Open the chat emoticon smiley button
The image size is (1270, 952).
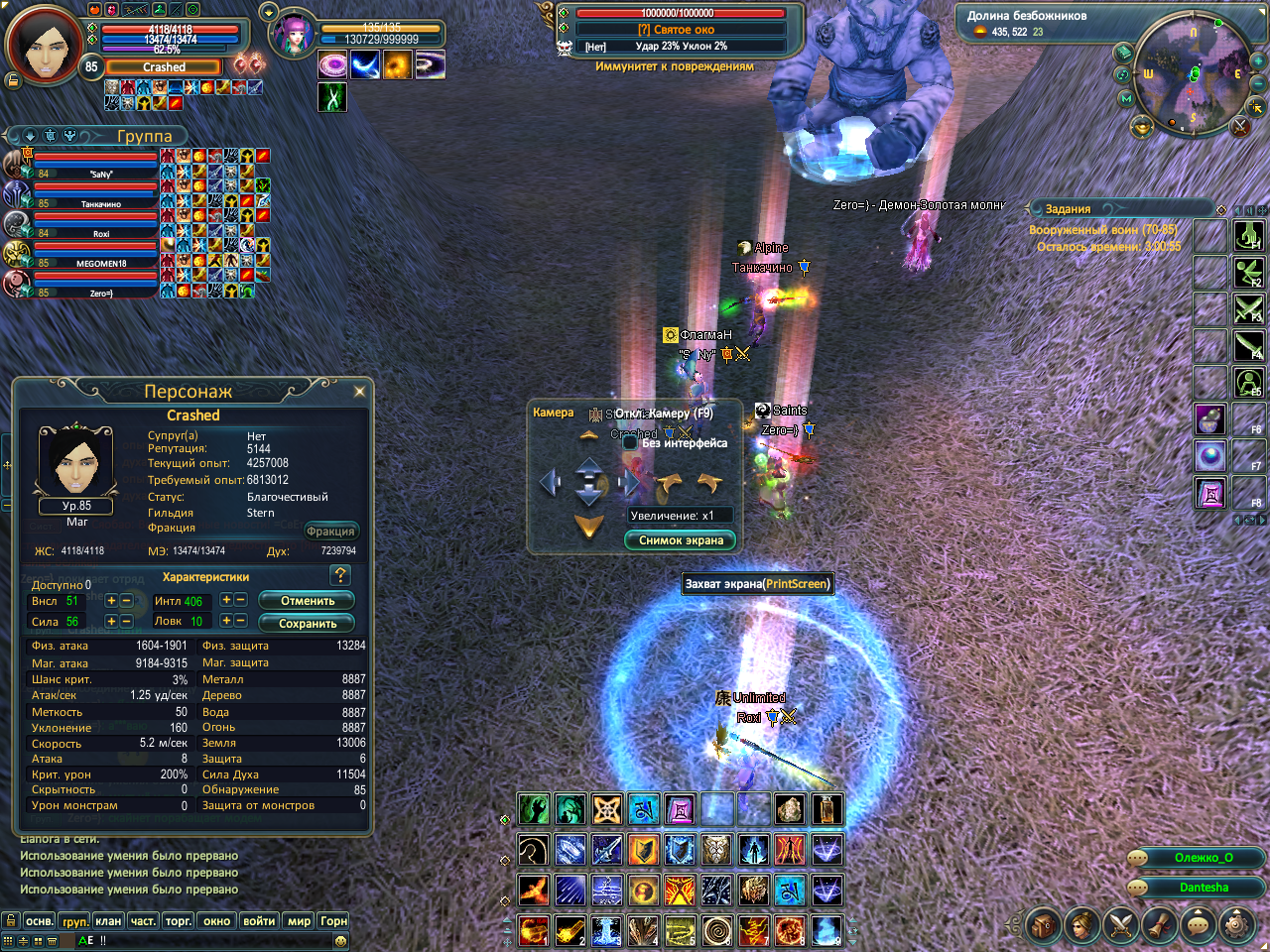point(341,940)
